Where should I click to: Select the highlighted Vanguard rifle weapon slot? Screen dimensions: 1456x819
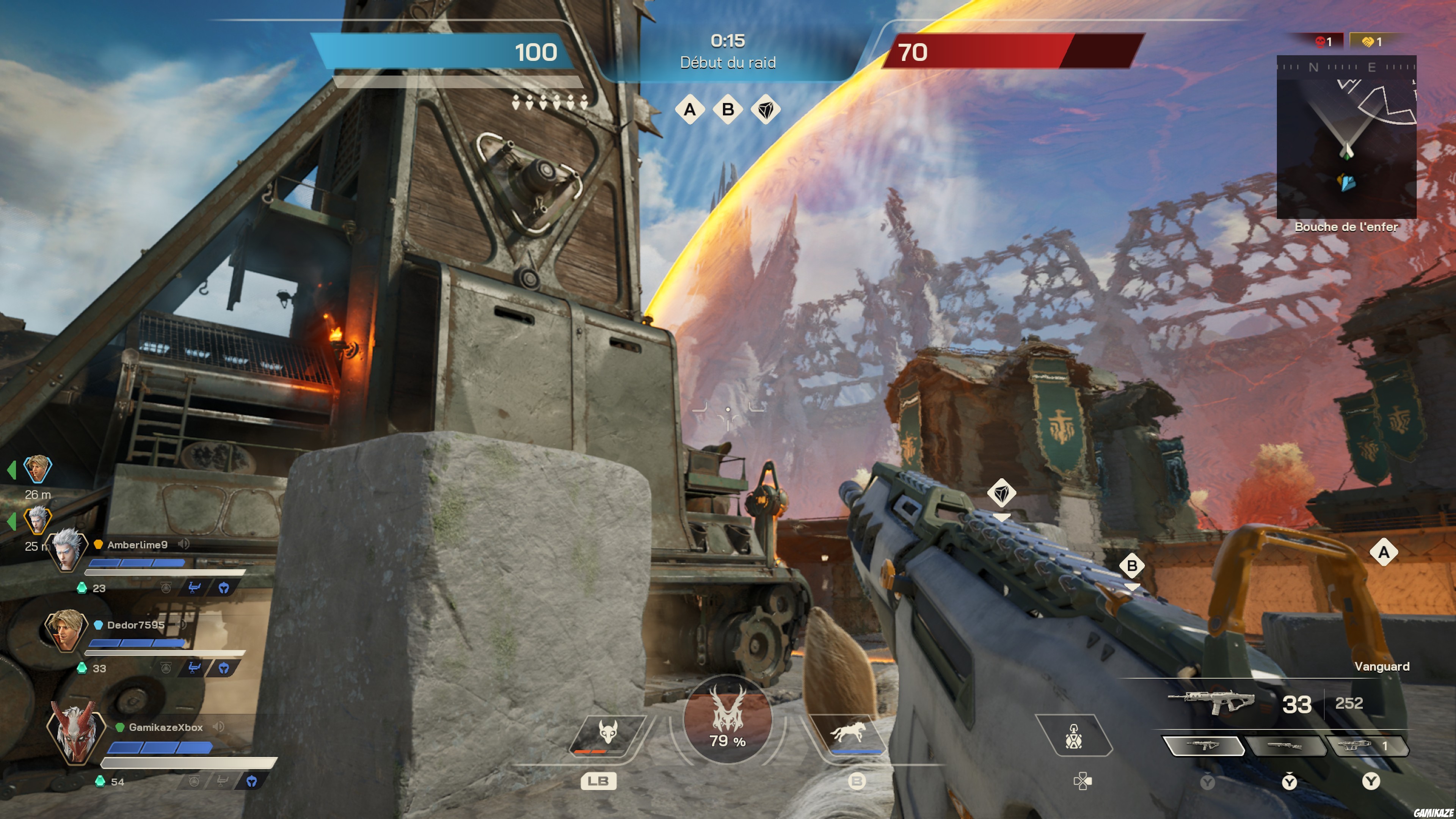(x=1204, y=746)
